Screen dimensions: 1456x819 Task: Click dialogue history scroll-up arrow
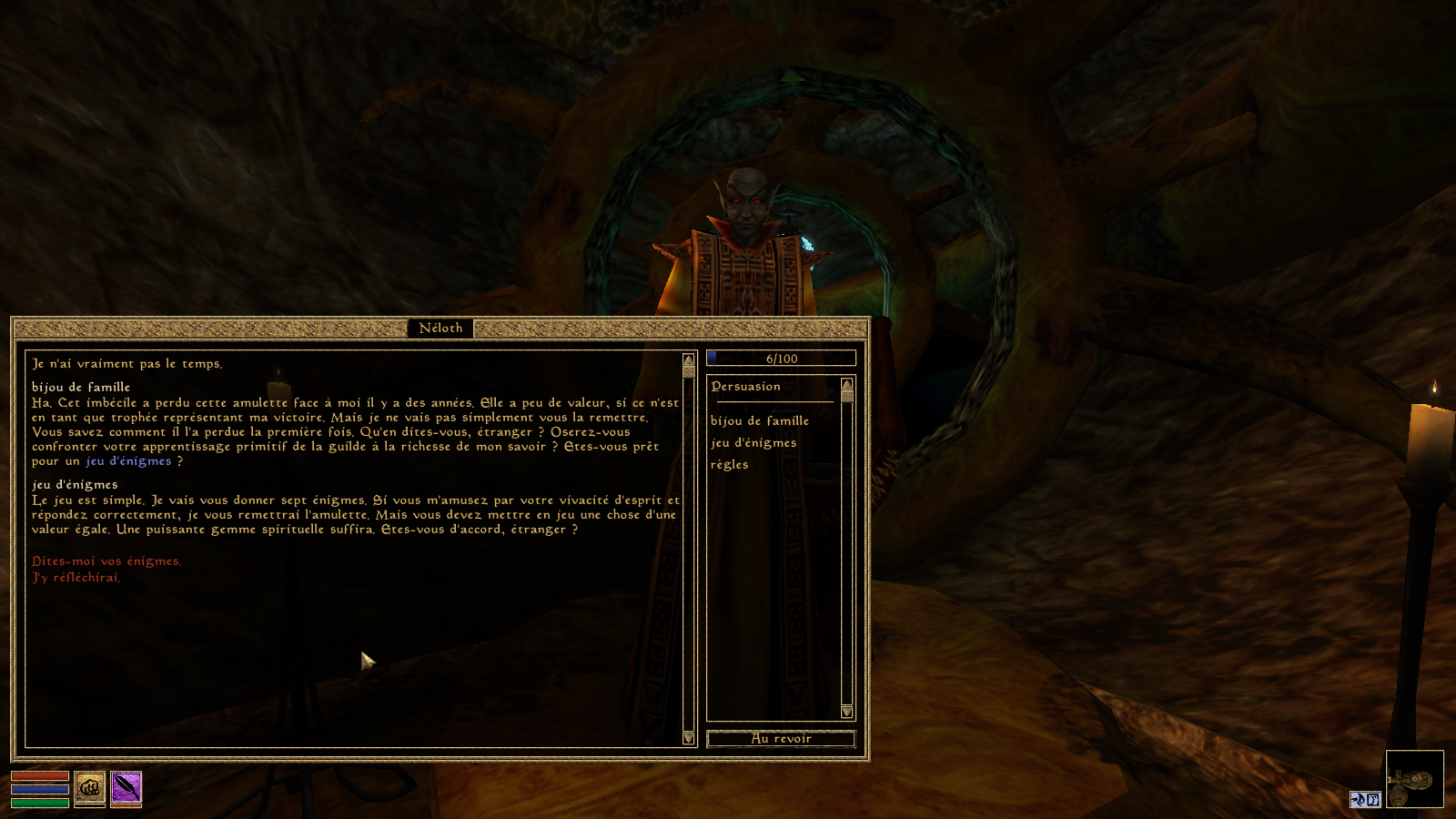pos(688,359)
